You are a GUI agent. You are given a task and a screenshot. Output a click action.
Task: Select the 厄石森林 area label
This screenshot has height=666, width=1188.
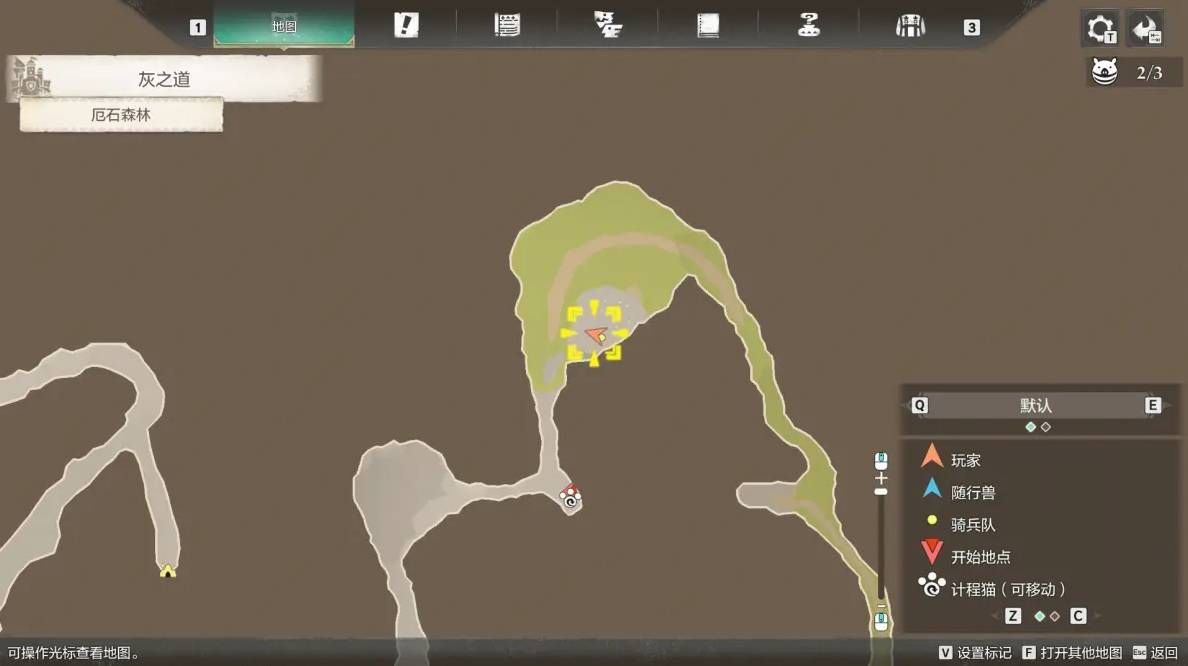coord(121,115)
